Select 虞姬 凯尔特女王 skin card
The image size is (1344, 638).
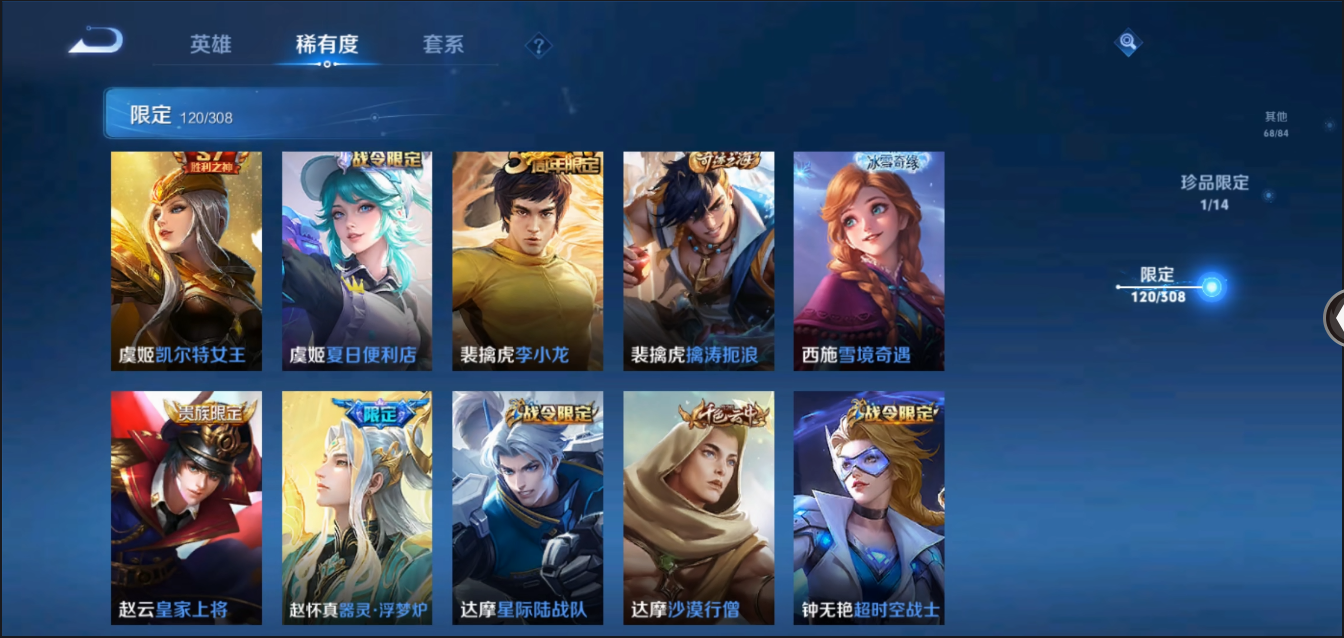186,261
